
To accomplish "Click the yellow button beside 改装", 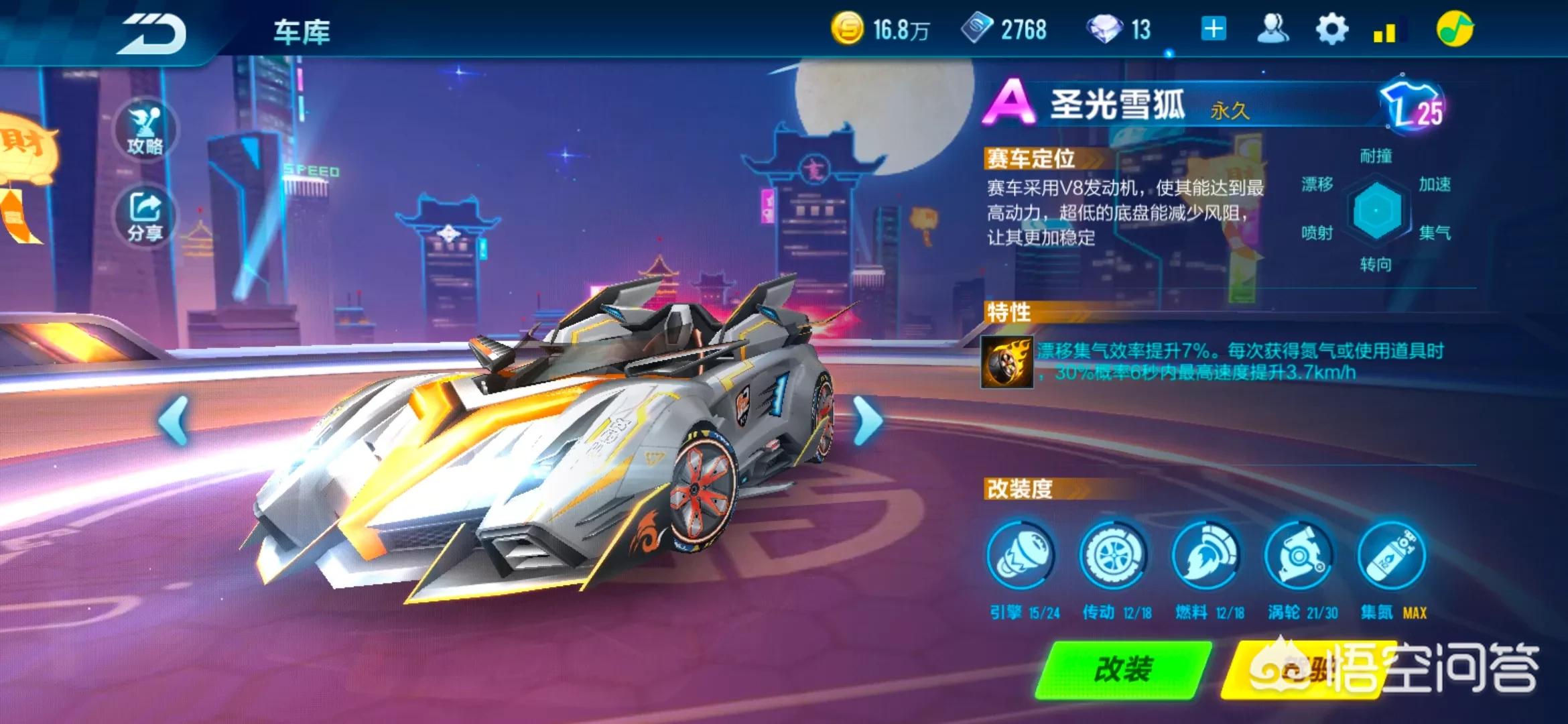I will 1300,669.
